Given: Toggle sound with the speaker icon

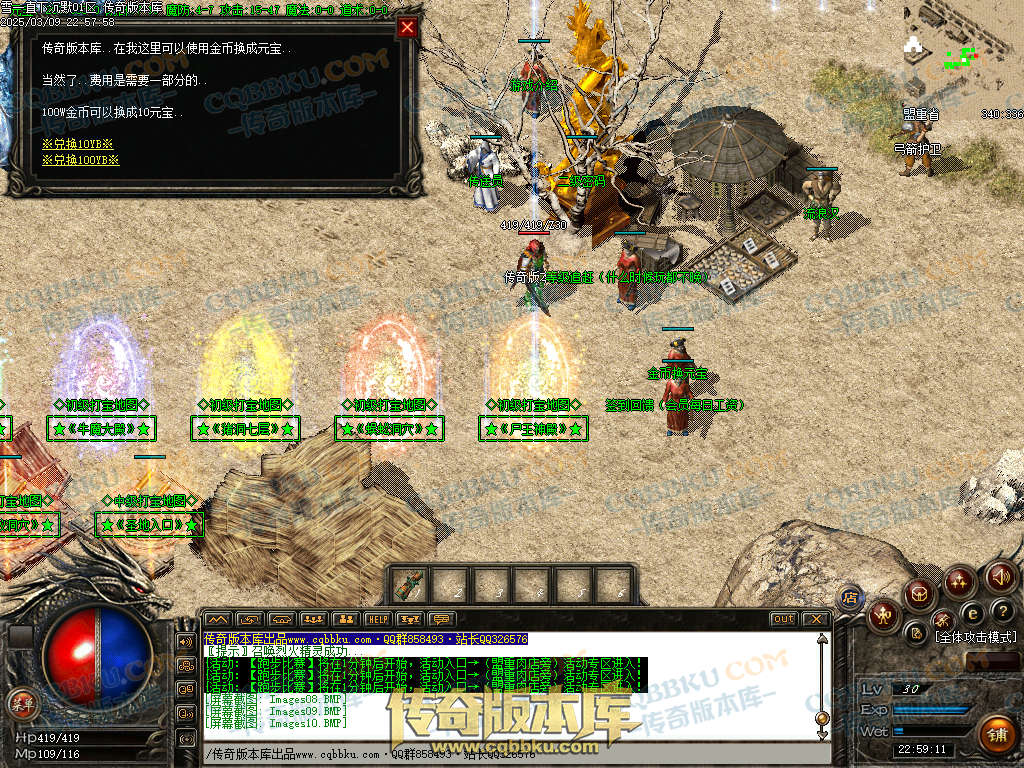Looking at the screenshot, I should point(1000,577).
